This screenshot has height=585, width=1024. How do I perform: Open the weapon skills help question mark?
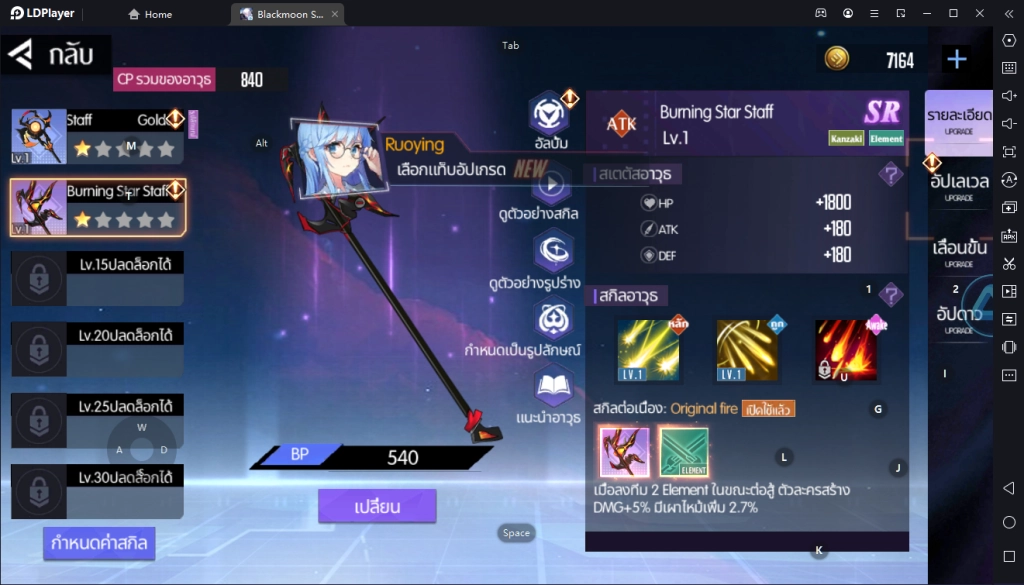890,296
